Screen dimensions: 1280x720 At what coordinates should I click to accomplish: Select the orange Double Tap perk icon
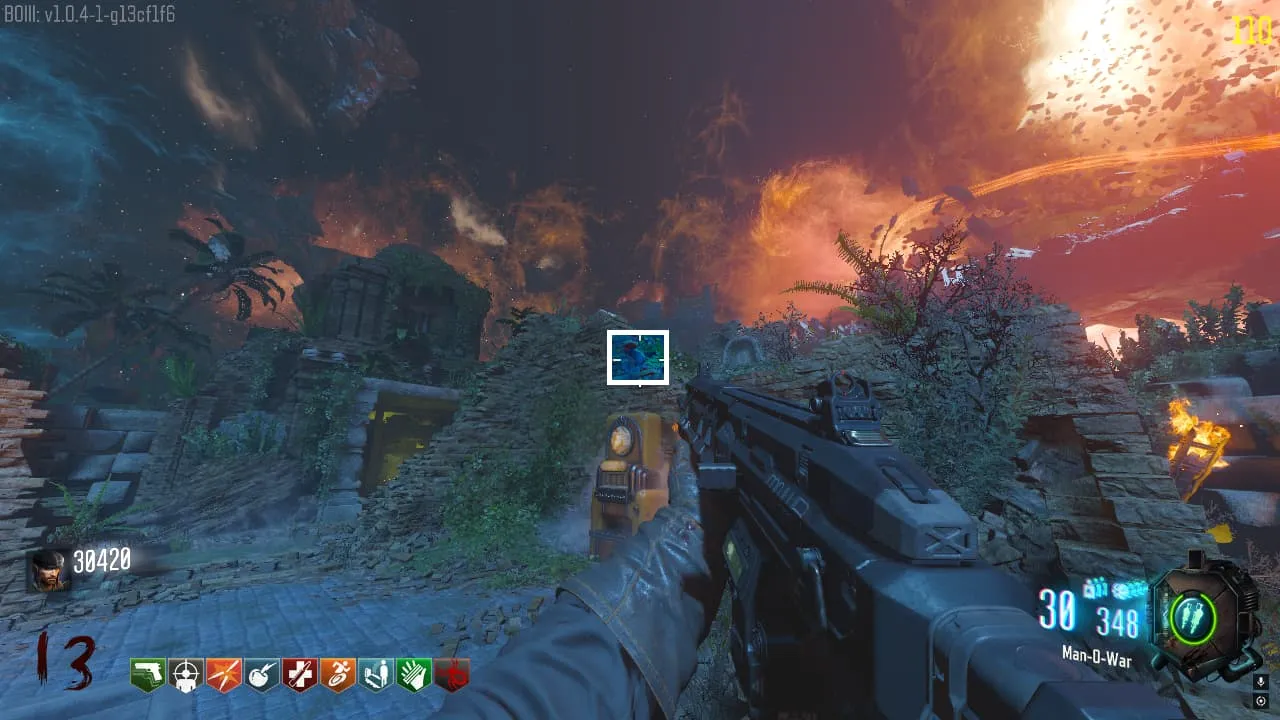click(224, 675)
